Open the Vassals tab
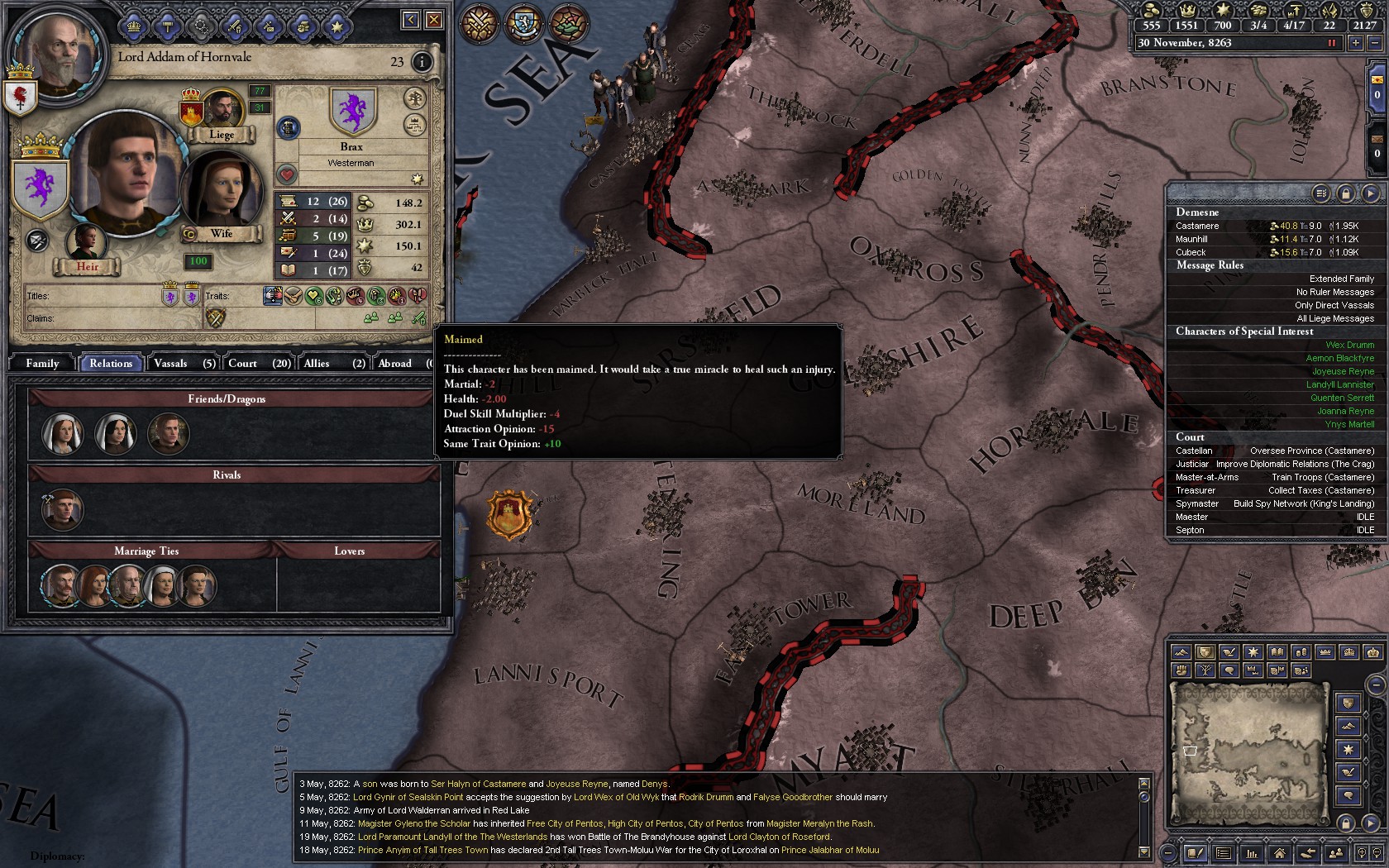 pos(184,363)
